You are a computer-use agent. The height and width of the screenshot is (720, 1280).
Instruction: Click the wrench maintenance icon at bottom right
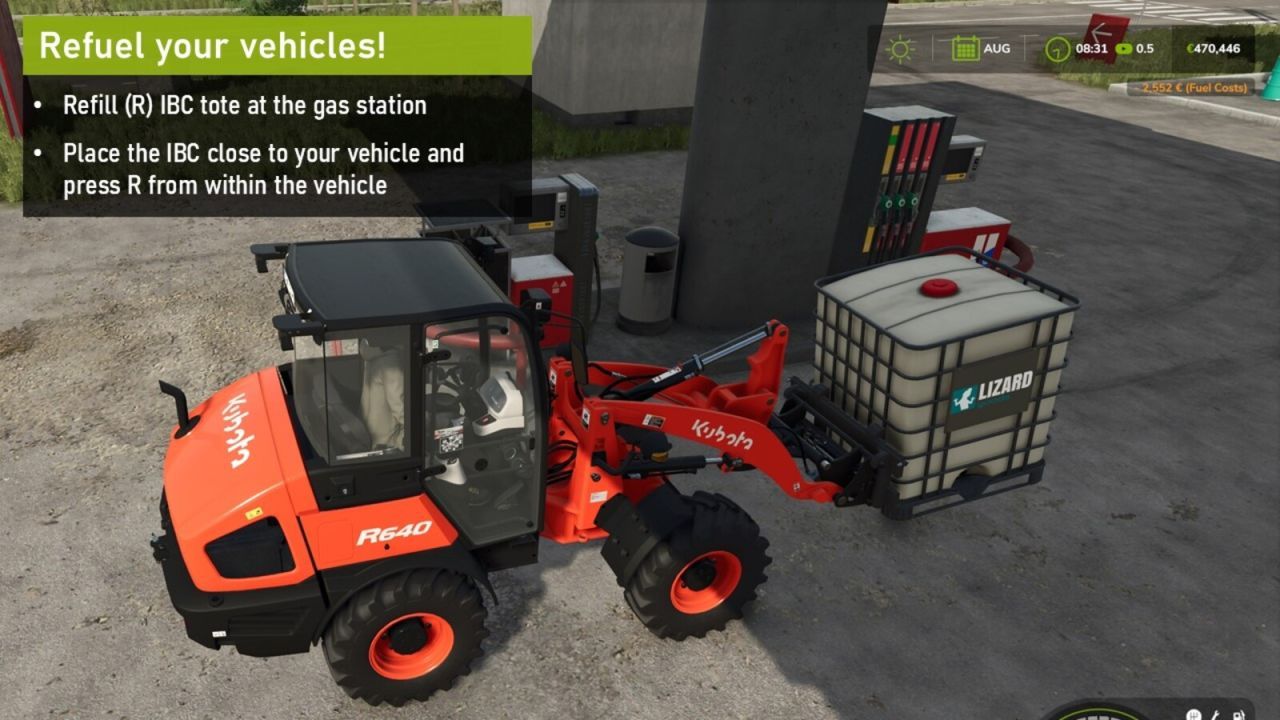point(1214,715)
